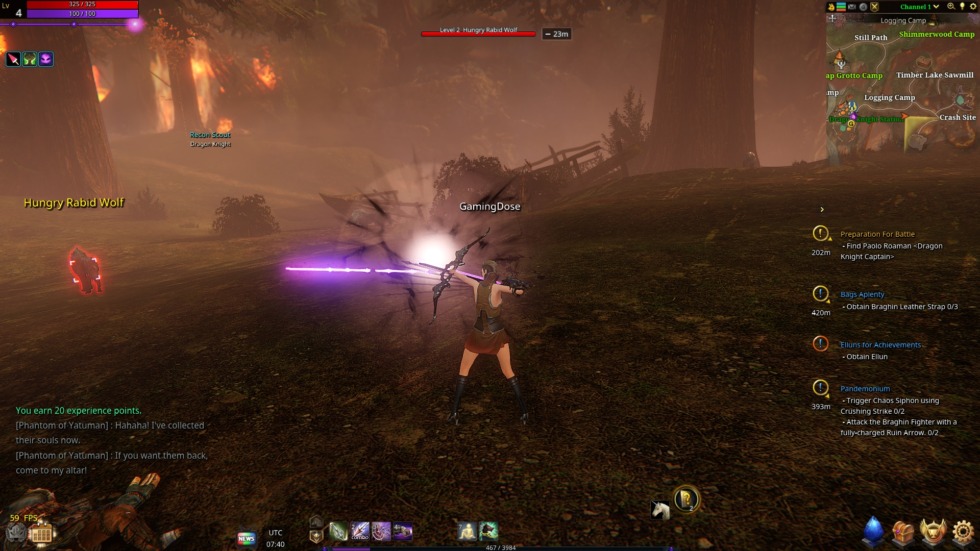Select the Pandemonium quest entry
This screenshot has width=980, height=551.
click(x=865, y=388)
